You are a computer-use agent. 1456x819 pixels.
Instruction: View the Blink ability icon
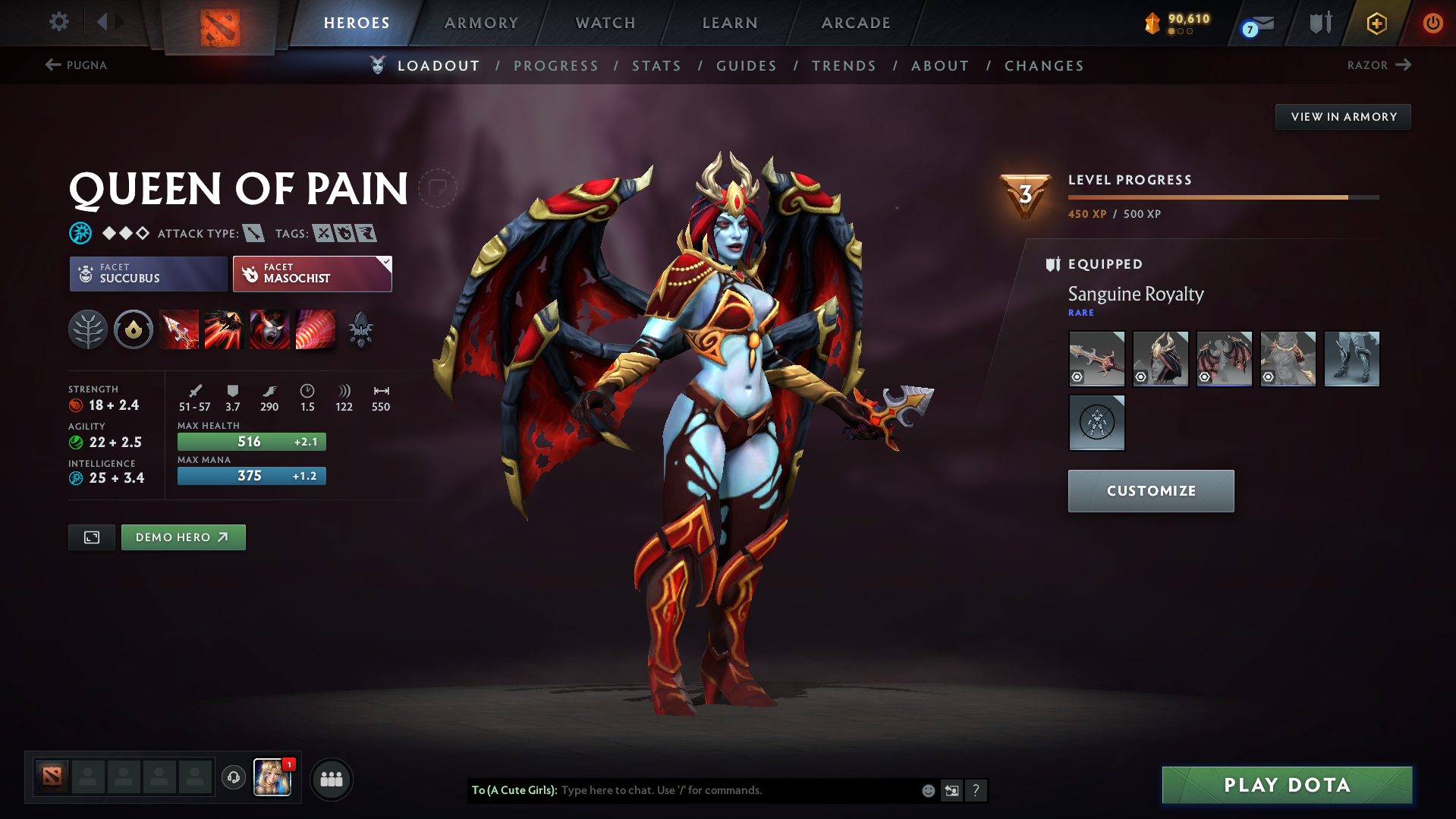click(225, 329)
